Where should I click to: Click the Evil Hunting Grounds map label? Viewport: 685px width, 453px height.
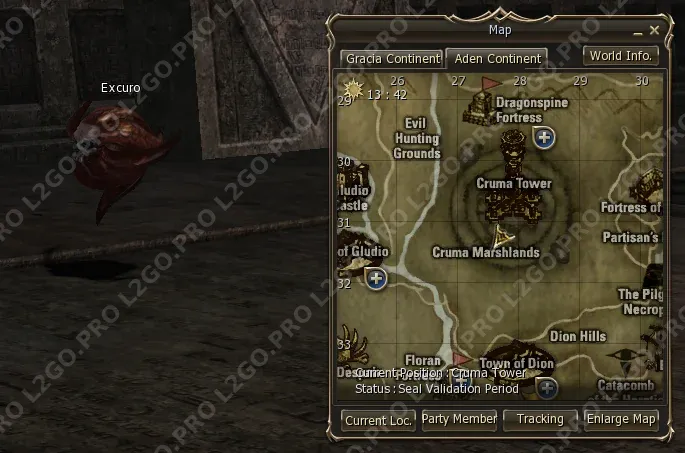pos(417,139)
